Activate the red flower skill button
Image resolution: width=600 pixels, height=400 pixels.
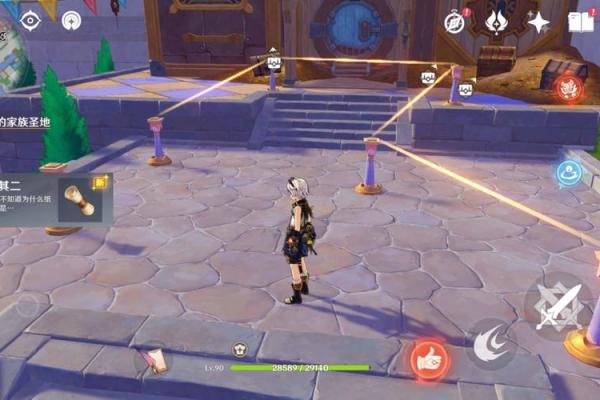click(568, 88)
